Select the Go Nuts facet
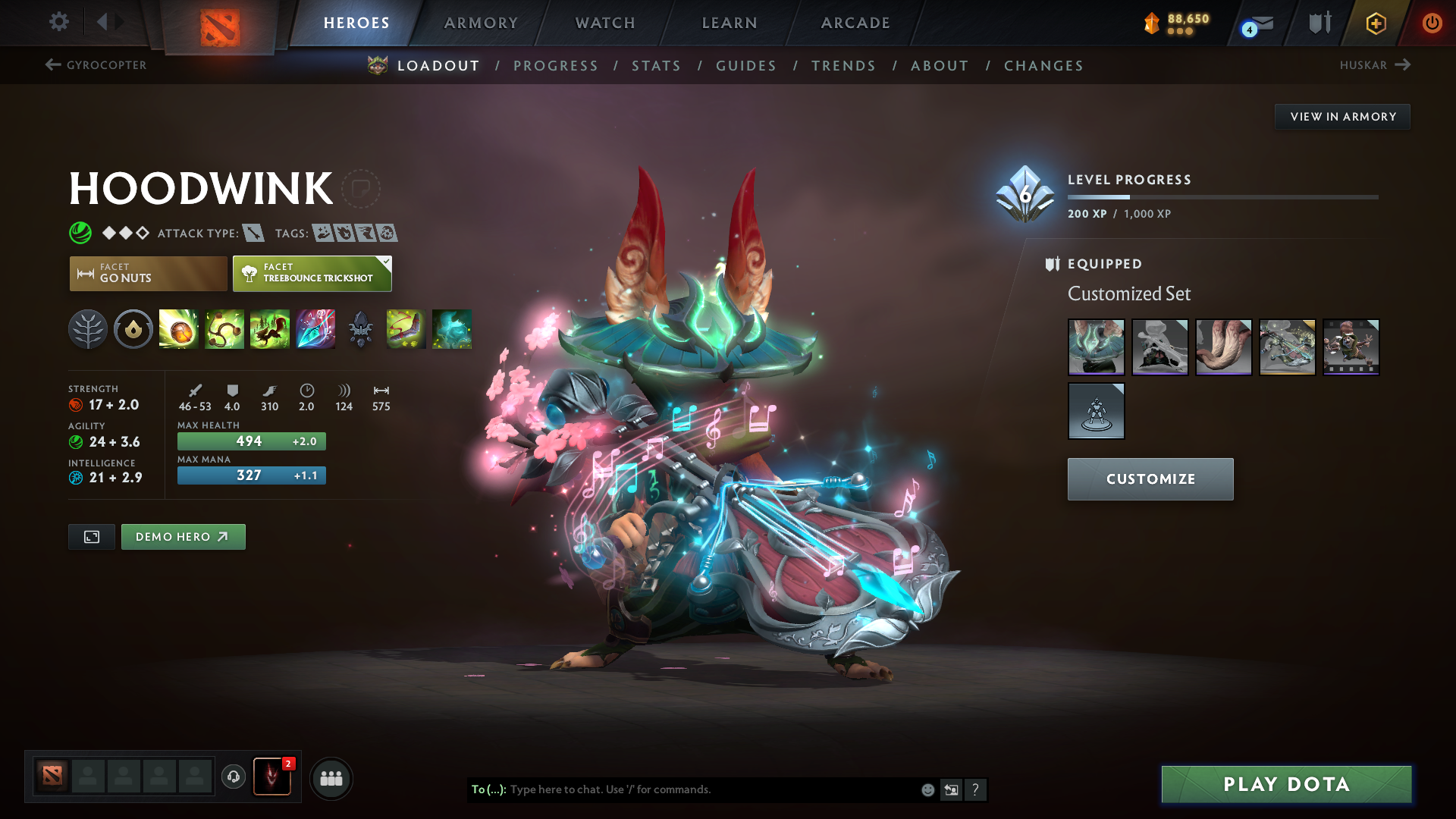Image resolution: width=1456 pixels, height=819 pixels. coord(147,273)
